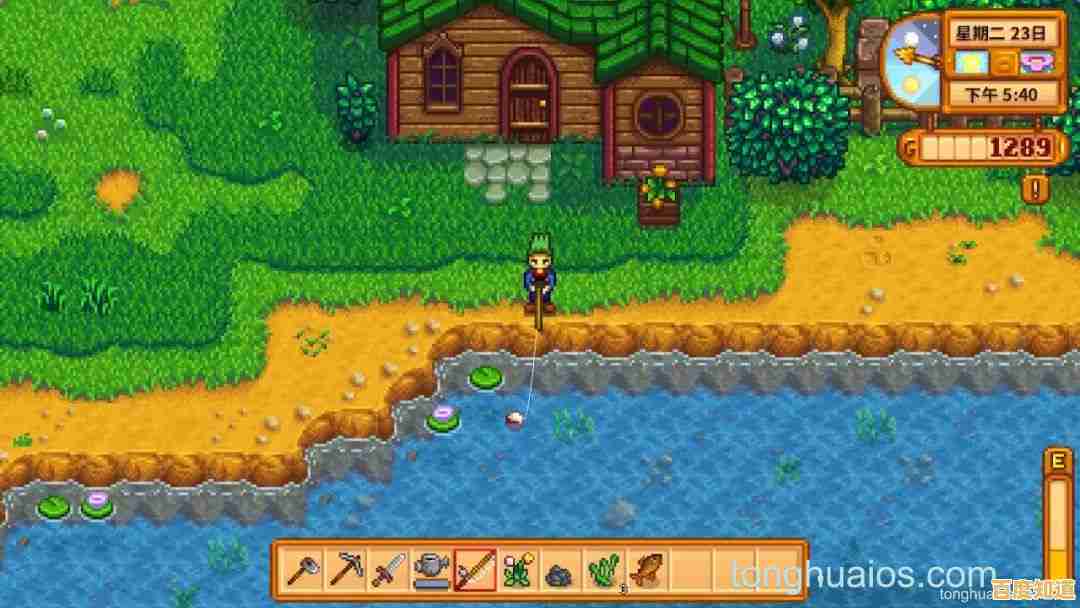Select the dark stone item slot
Image resolution: width=1080 pixels, height=608 pixels.
point(560,573)
